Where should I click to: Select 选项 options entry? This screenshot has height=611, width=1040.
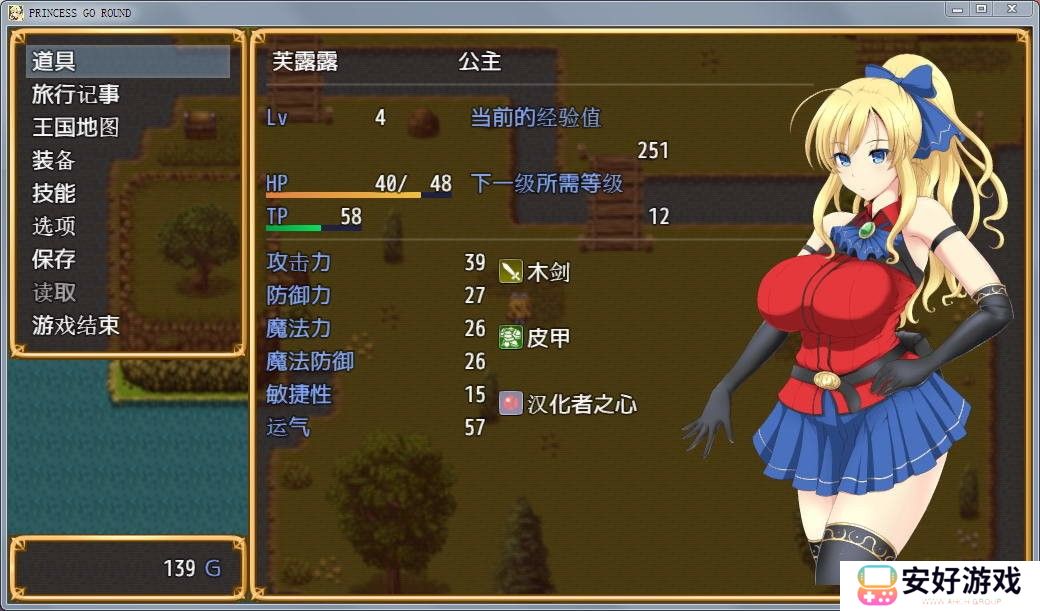54,226
